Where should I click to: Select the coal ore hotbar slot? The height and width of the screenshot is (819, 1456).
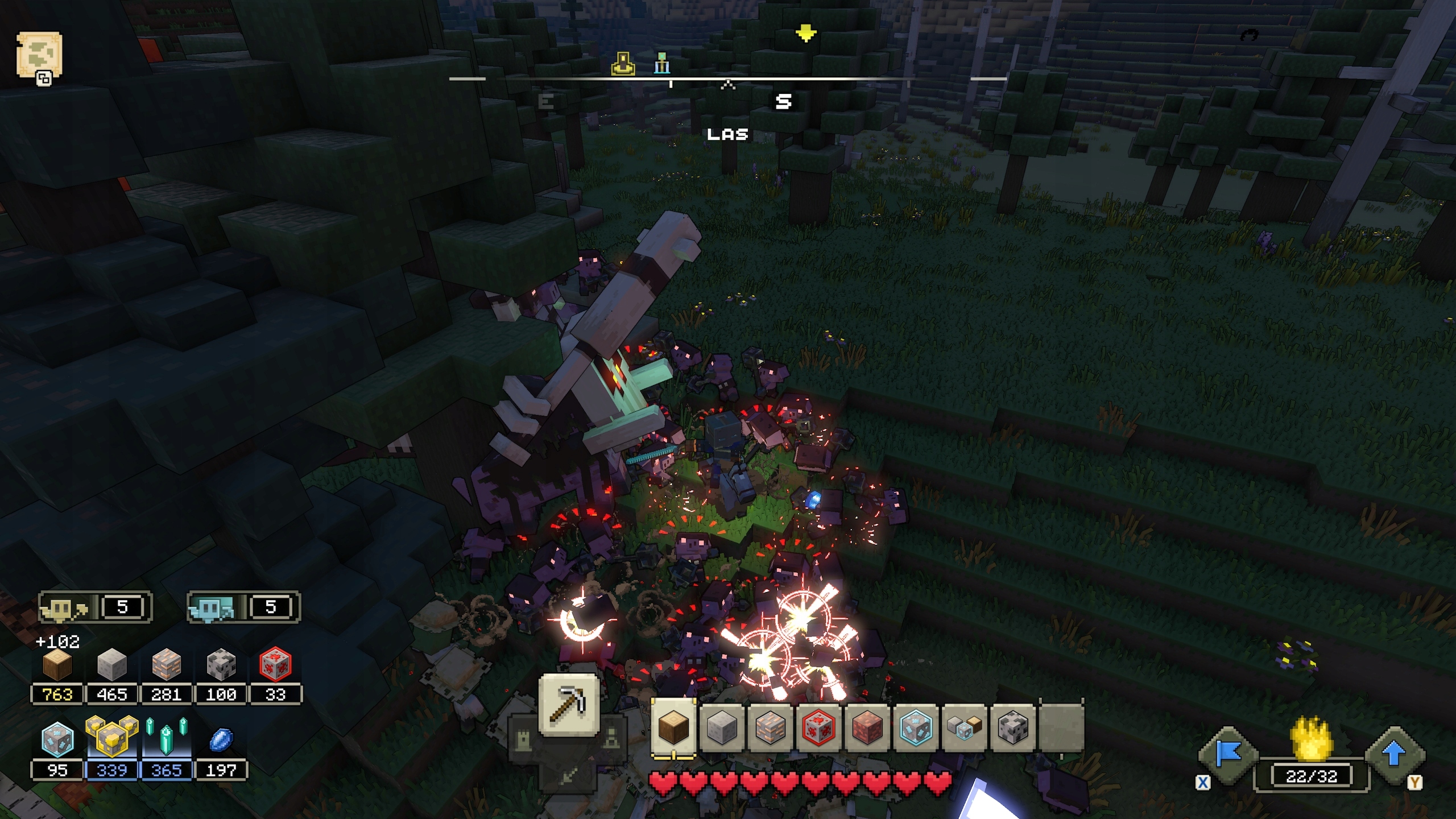click(1013, 727)
